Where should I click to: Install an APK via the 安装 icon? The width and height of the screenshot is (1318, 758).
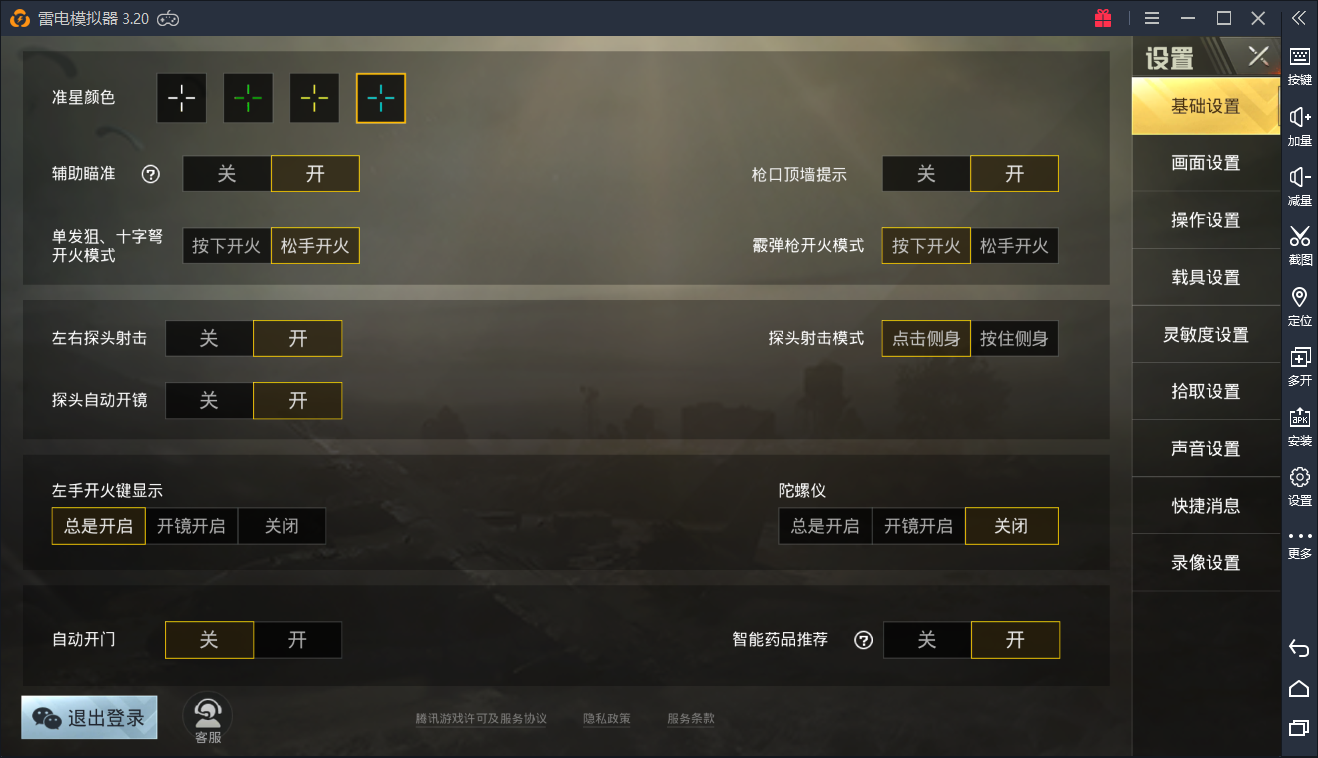coord(1299,427)
